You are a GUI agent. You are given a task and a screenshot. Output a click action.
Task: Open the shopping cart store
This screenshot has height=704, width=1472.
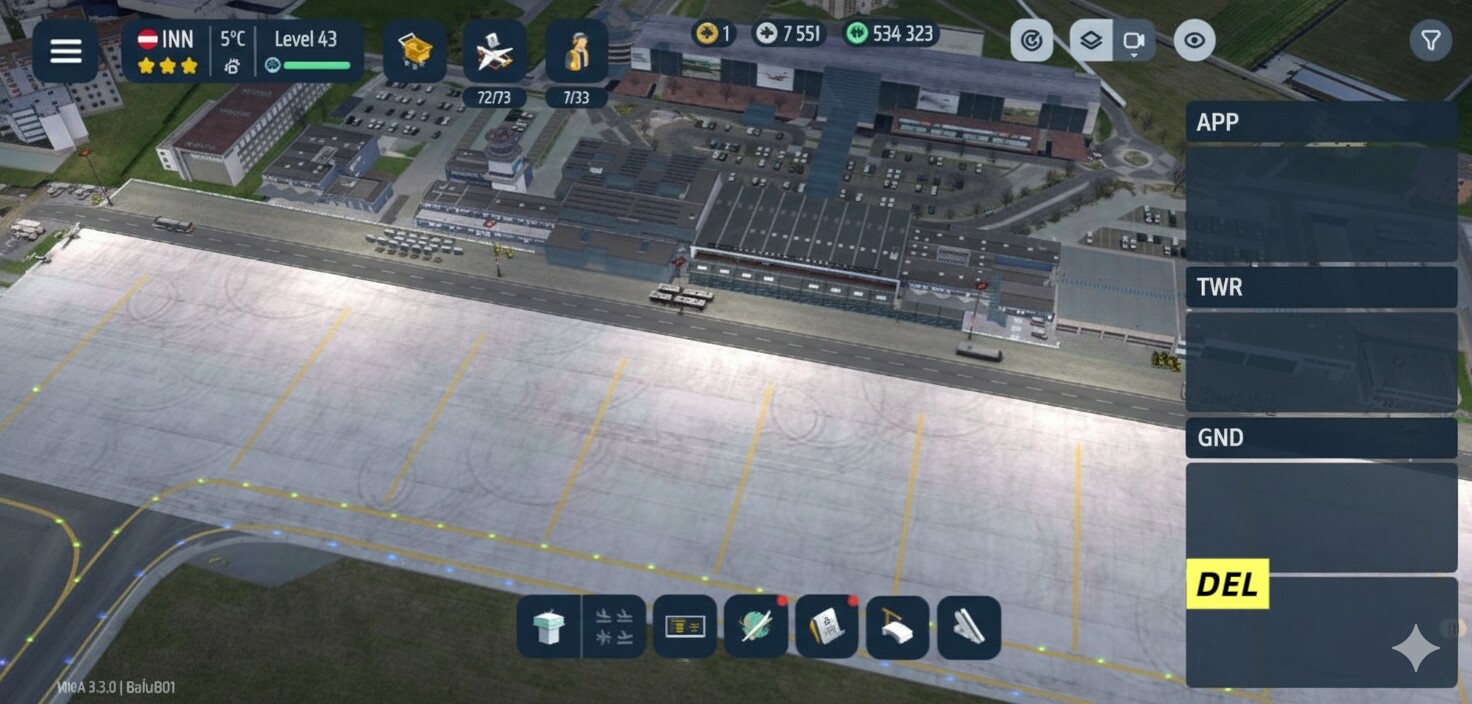pyautogui.click(x=414, y=51)
